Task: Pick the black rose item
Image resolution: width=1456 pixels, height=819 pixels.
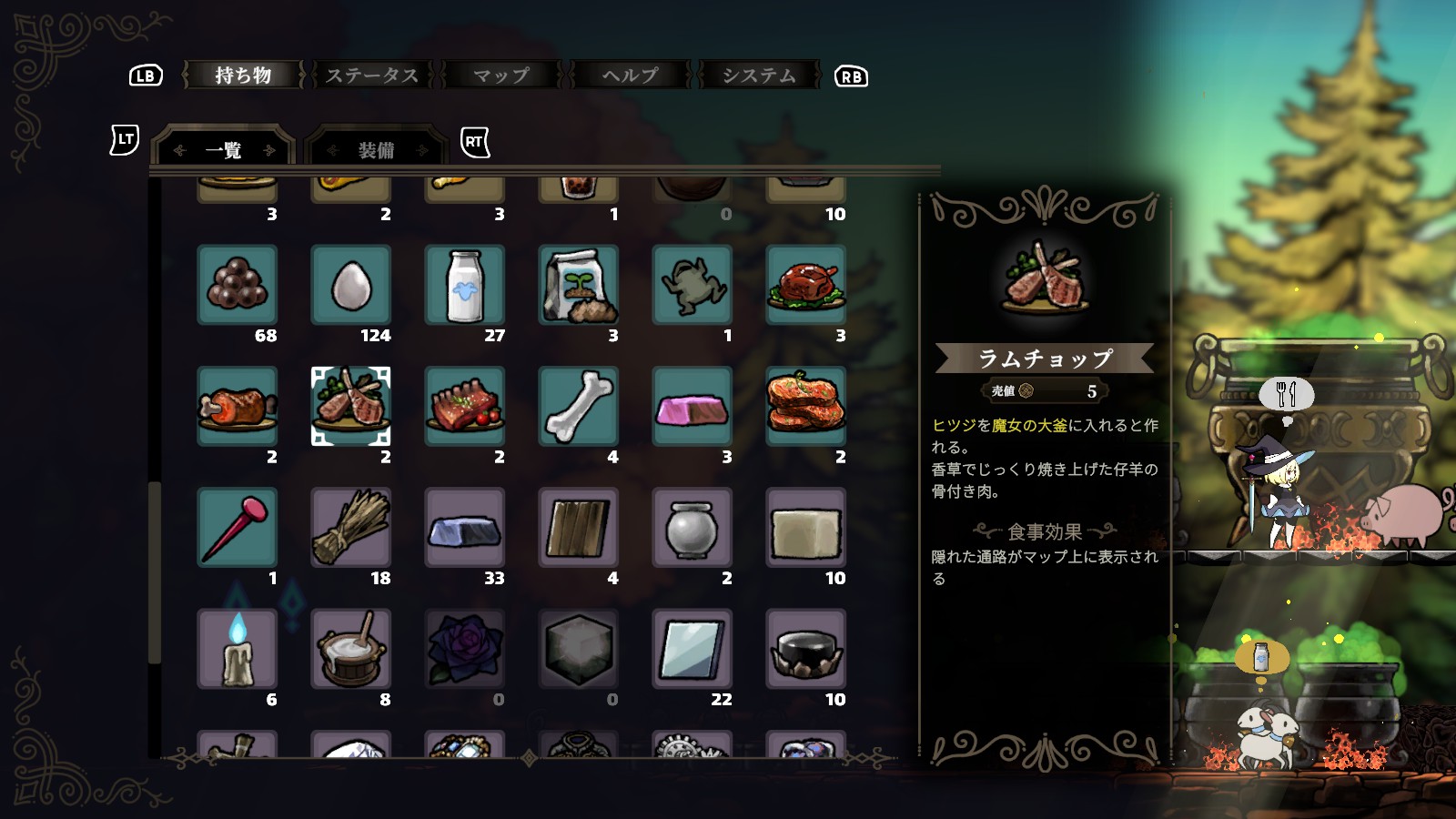Action: (x=464, y=649)
